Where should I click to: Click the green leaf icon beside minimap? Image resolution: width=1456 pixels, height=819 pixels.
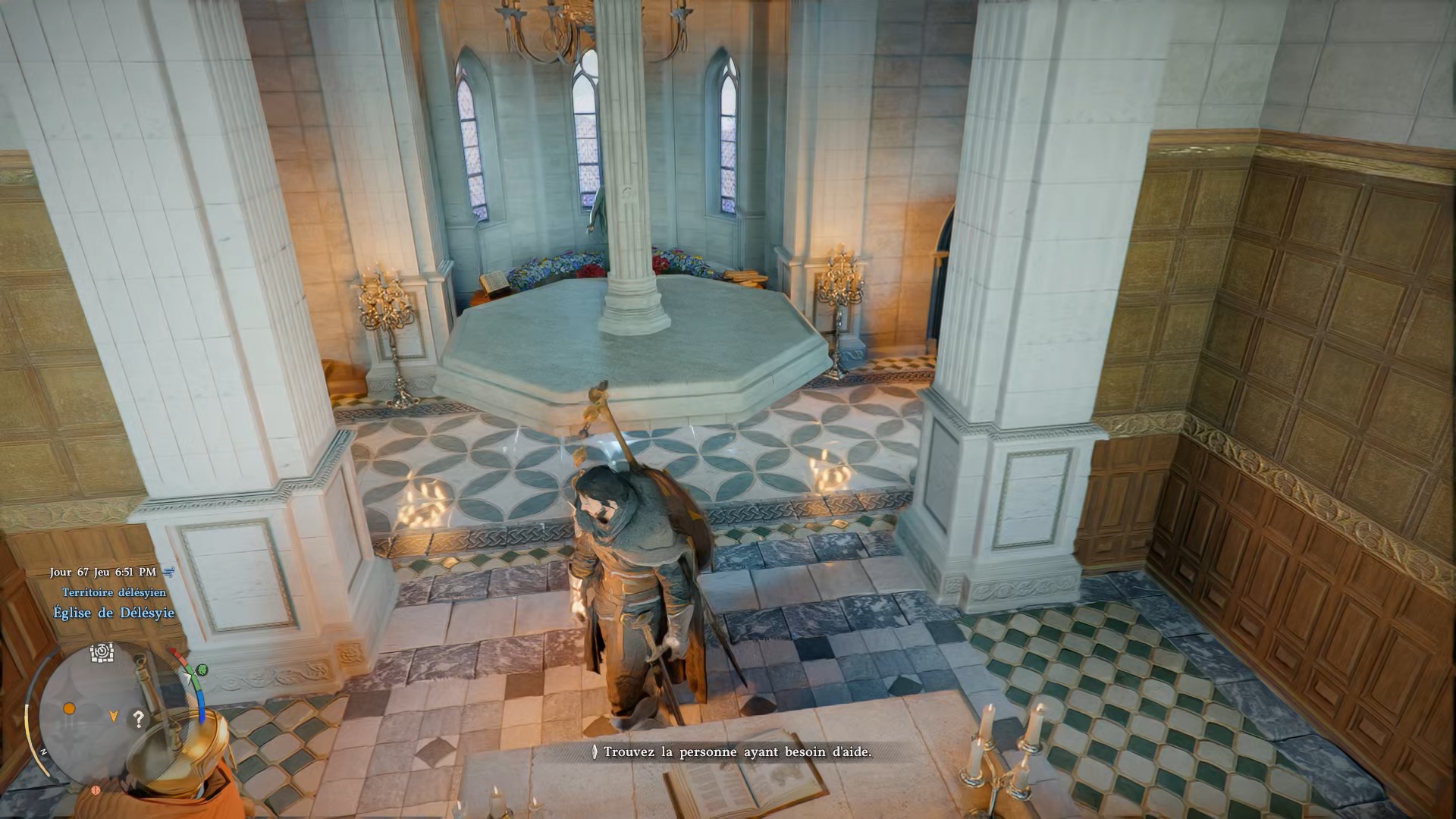[202, 670]
